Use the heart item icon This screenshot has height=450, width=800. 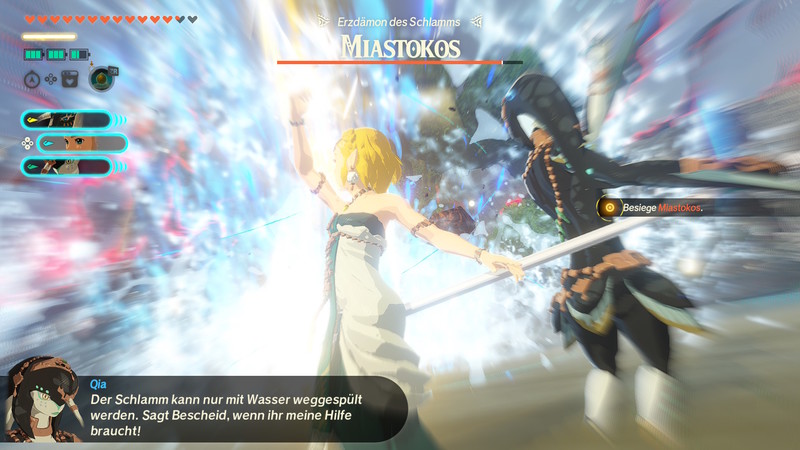tap(70, 78)
